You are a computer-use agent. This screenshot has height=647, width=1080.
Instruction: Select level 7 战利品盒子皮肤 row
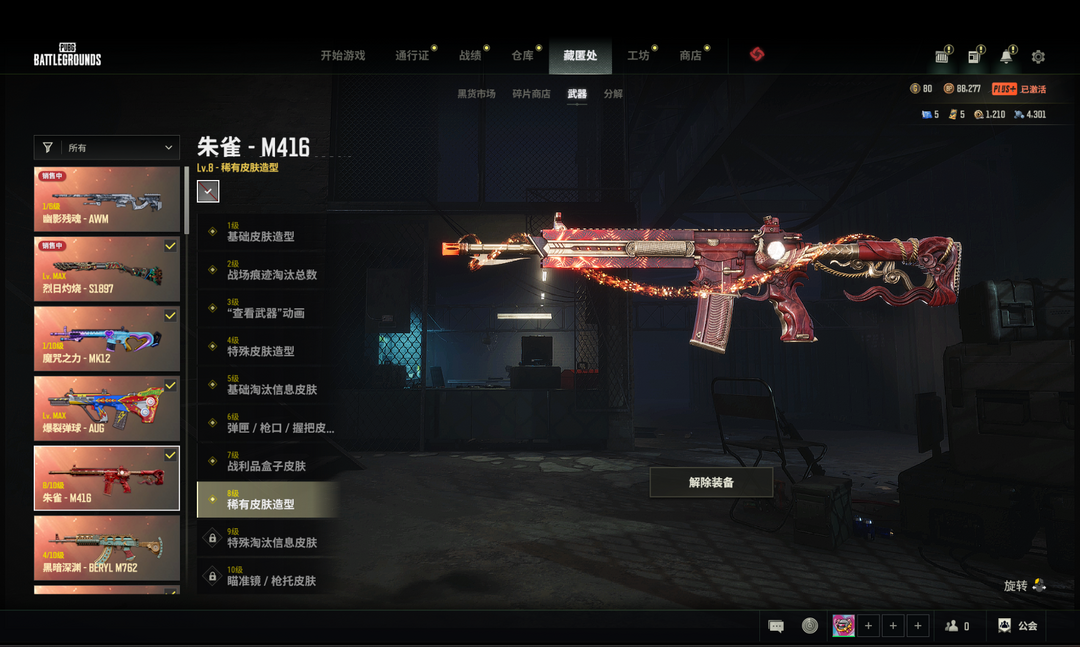point(267,462)
